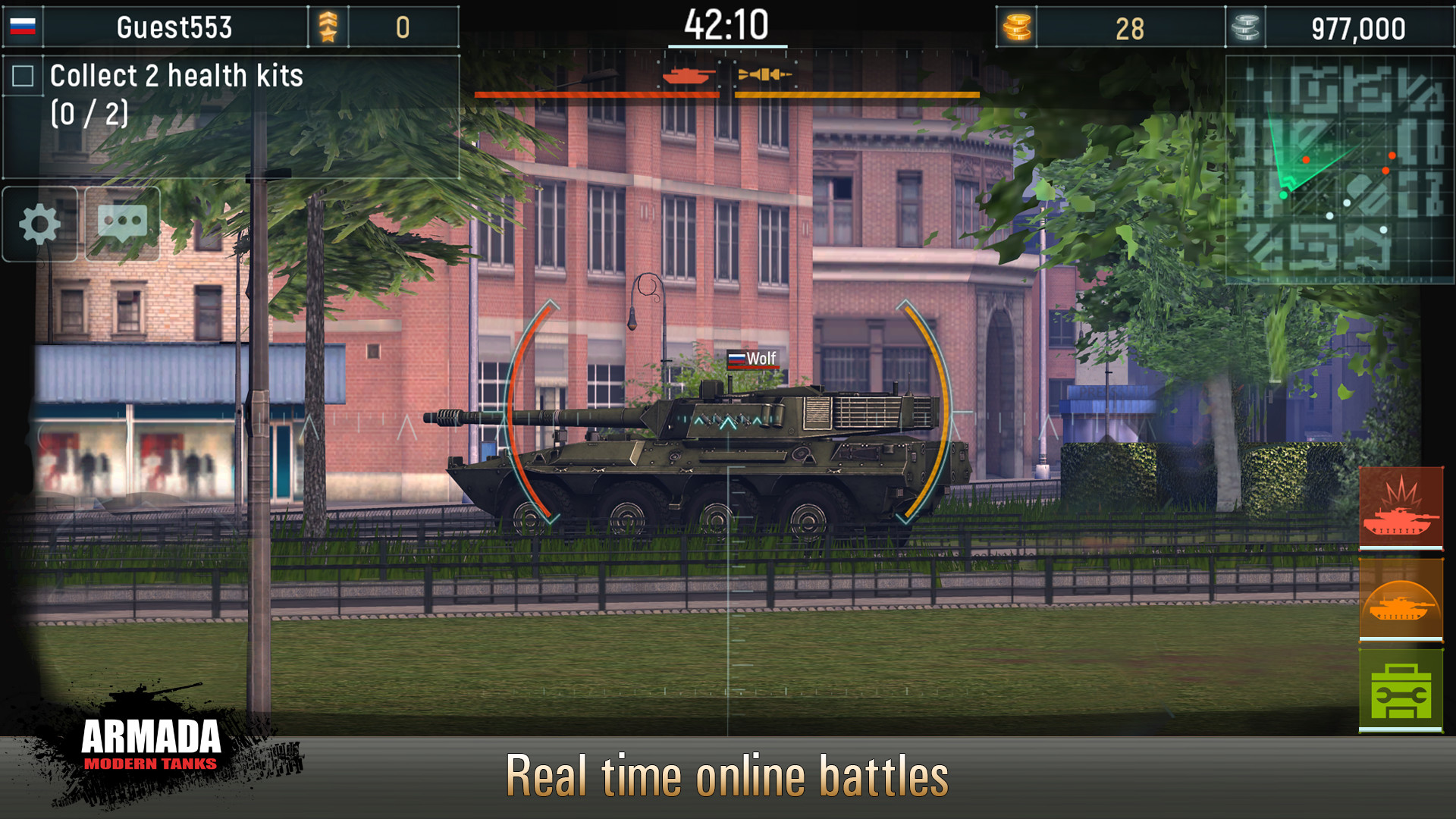Click the rank chevron star emblem
The image size is (1456, 819).
point(328,28)
